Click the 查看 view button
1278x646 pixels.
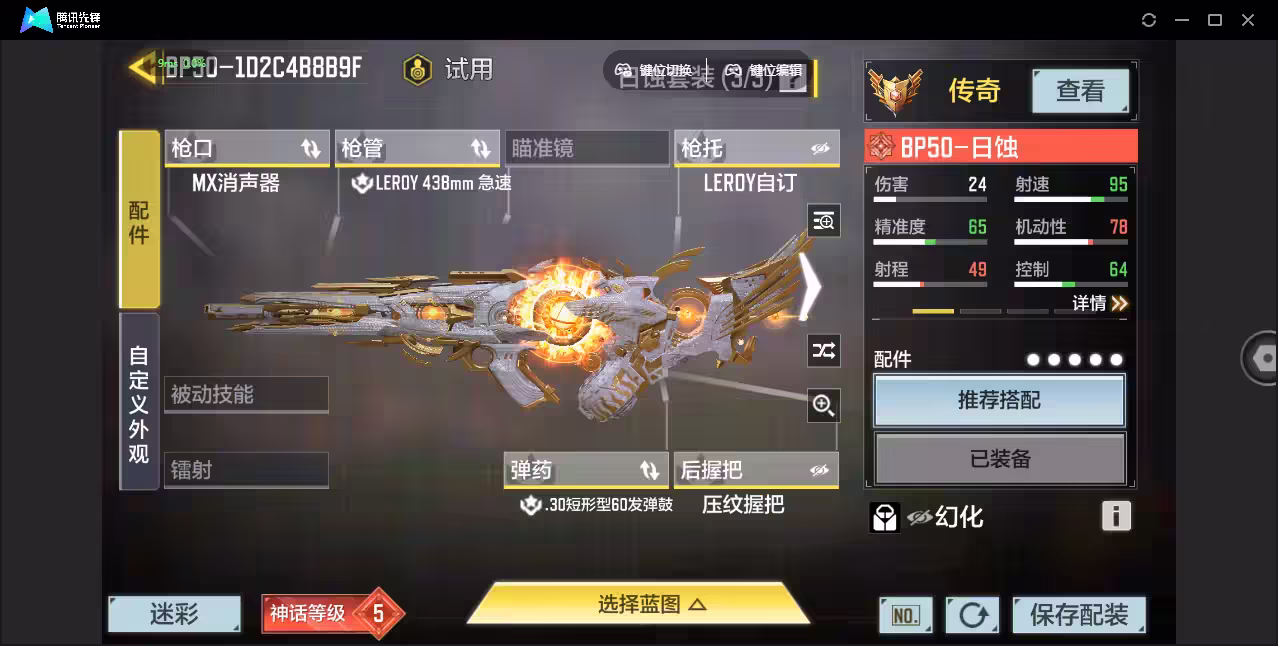pos(1080,91)
